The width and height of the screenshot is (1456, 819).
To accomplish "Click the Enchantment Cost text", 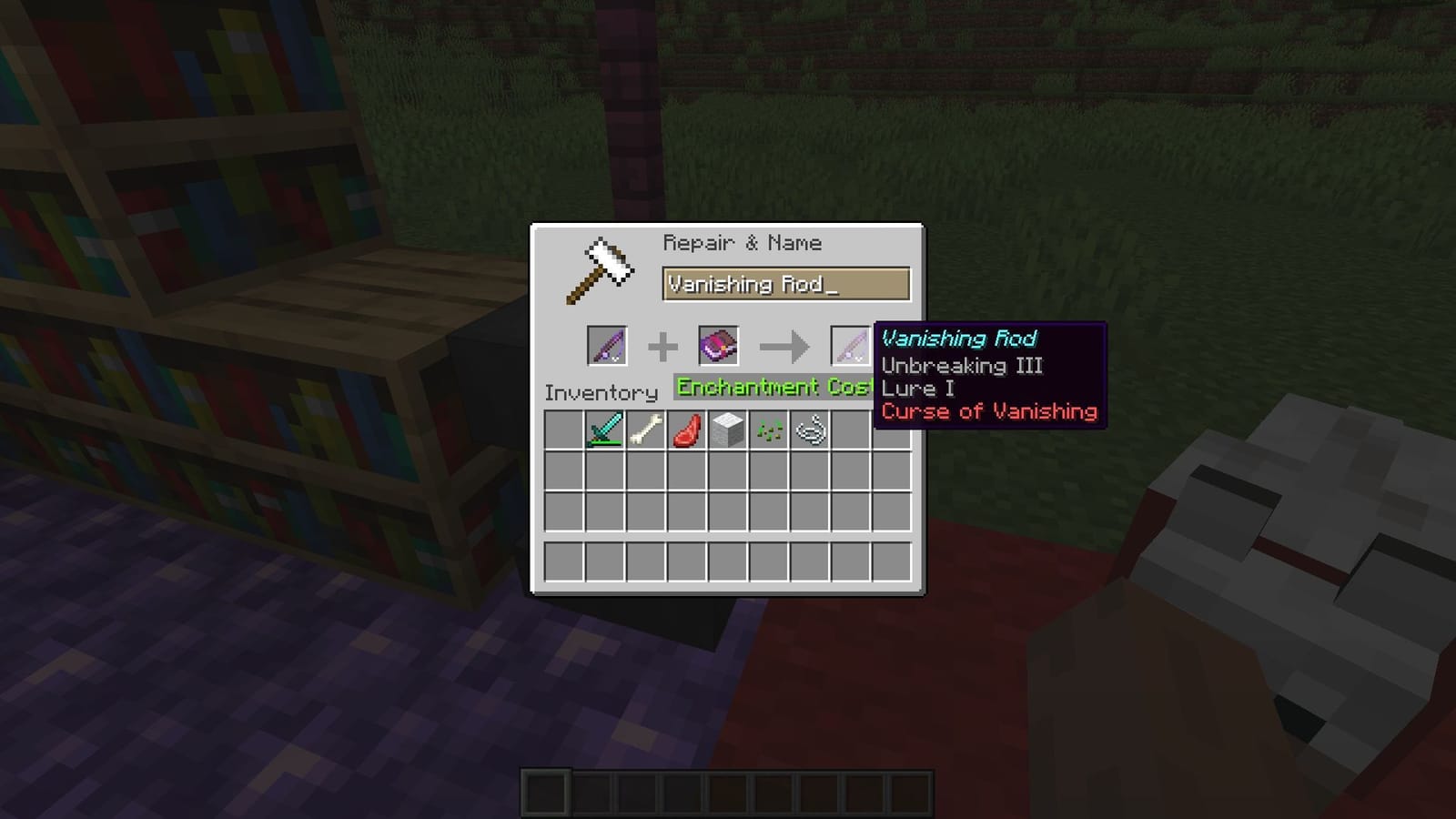I will pos(773,387).
